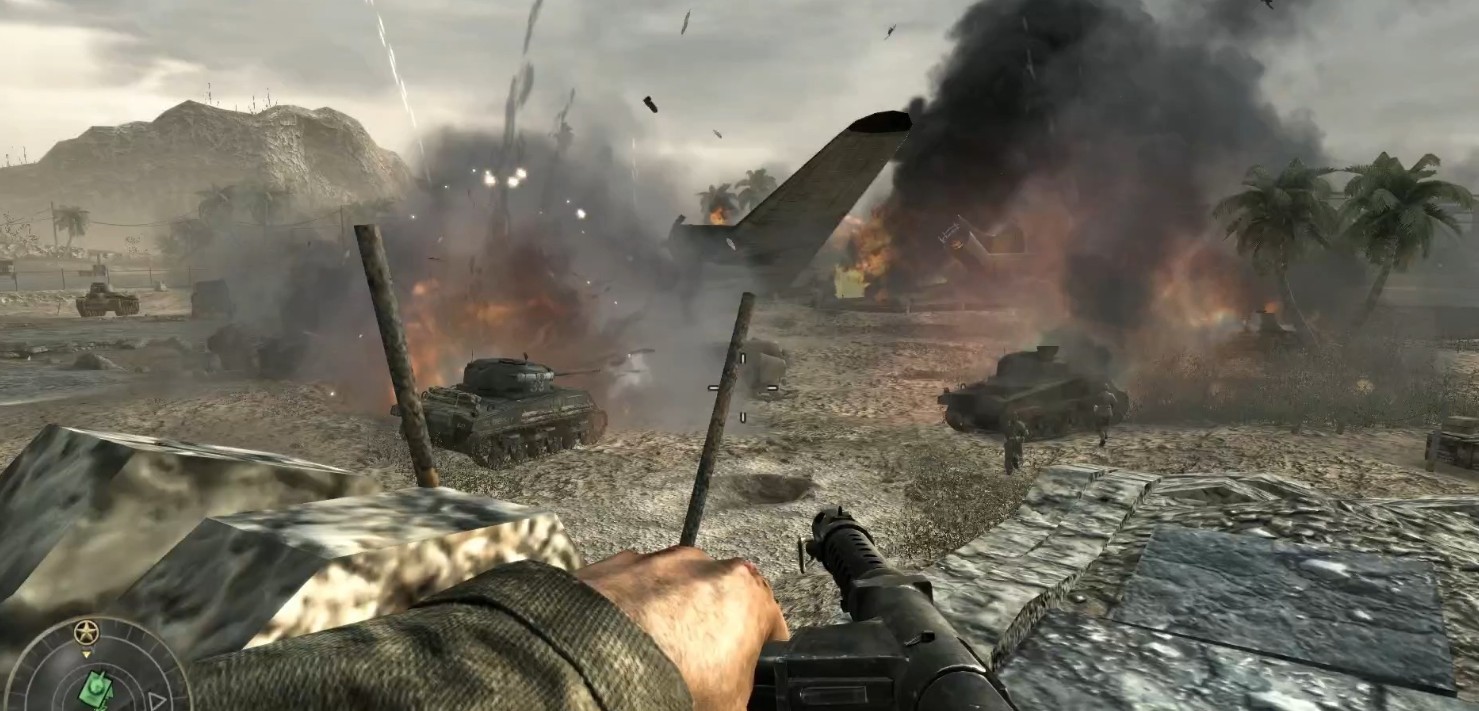The image size is (1479, 711).
Task: Click the white outline arrow on the radar
Action: 157,700
